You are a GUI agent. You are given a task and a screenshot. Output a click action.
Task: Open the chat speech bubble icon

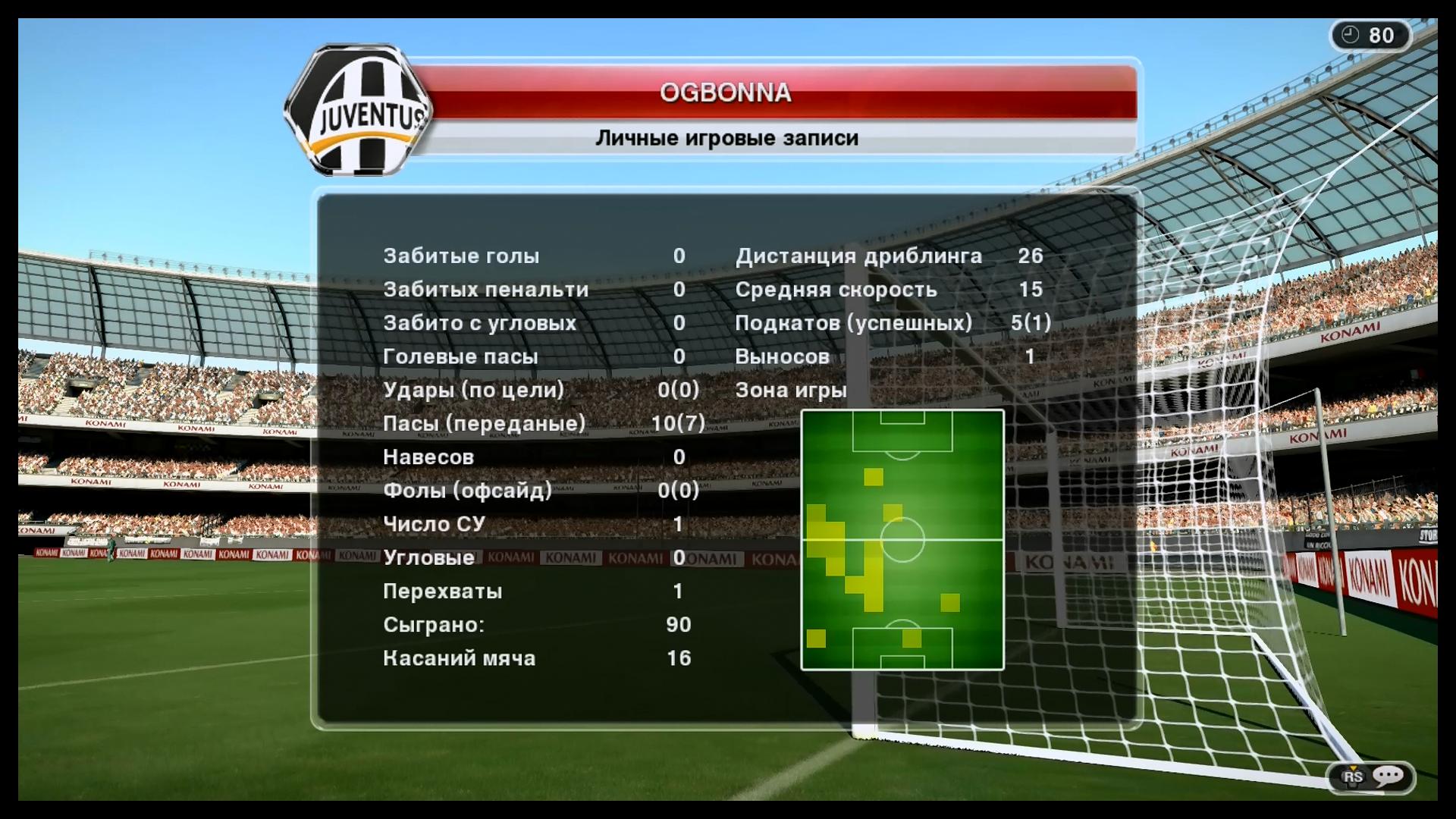tap(1388, 776)
